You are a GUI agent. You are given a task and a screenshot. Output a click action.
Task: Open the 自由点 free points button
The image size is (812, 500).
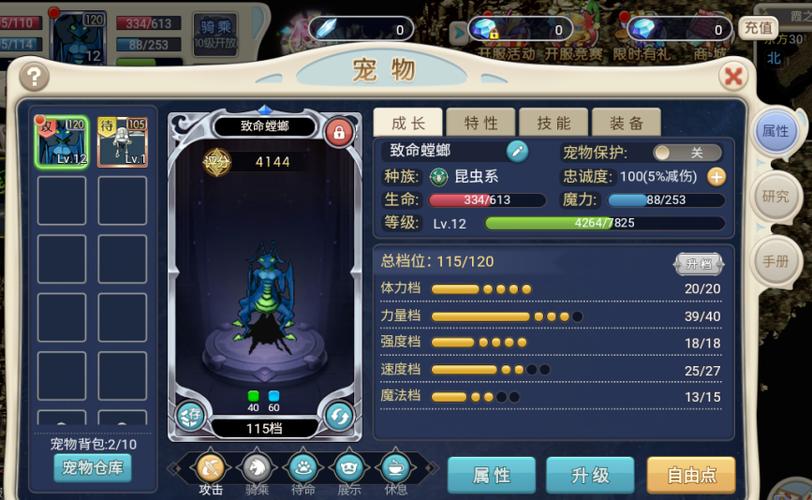[691, 475]
